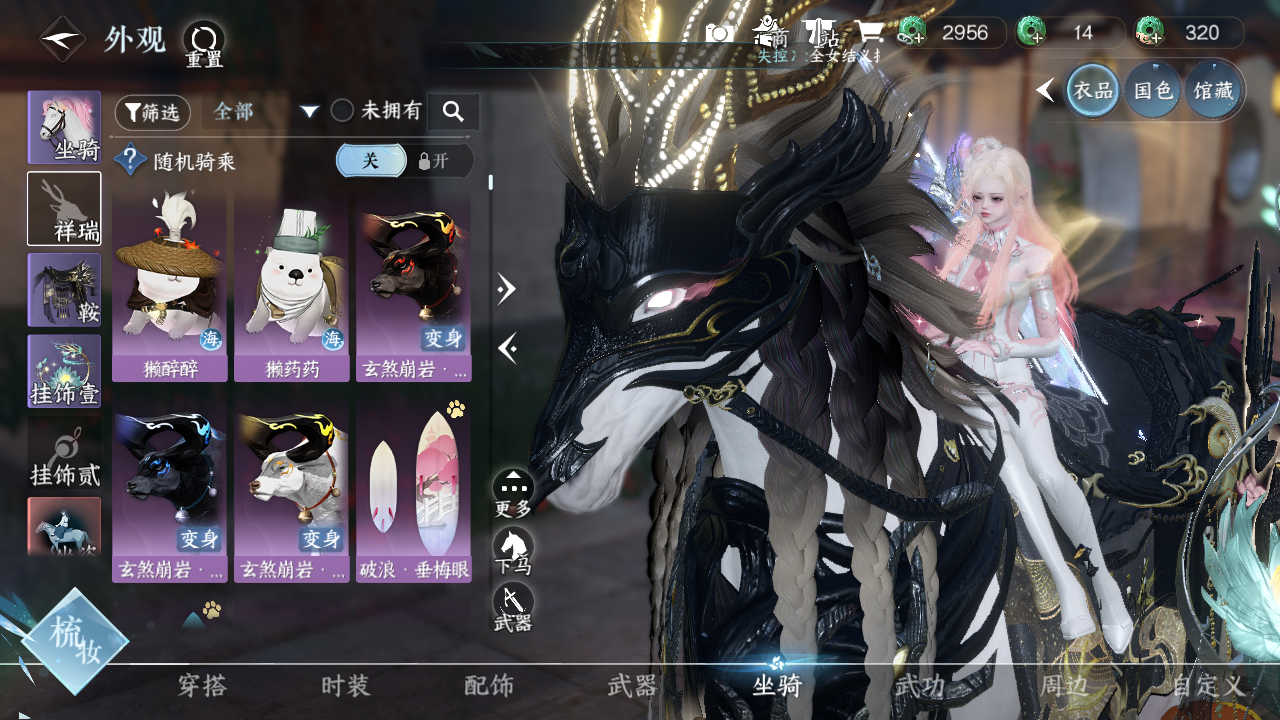The image size is (1280, 720).
Task: Show more options via 更多
Action: click(x=513, y=493)
